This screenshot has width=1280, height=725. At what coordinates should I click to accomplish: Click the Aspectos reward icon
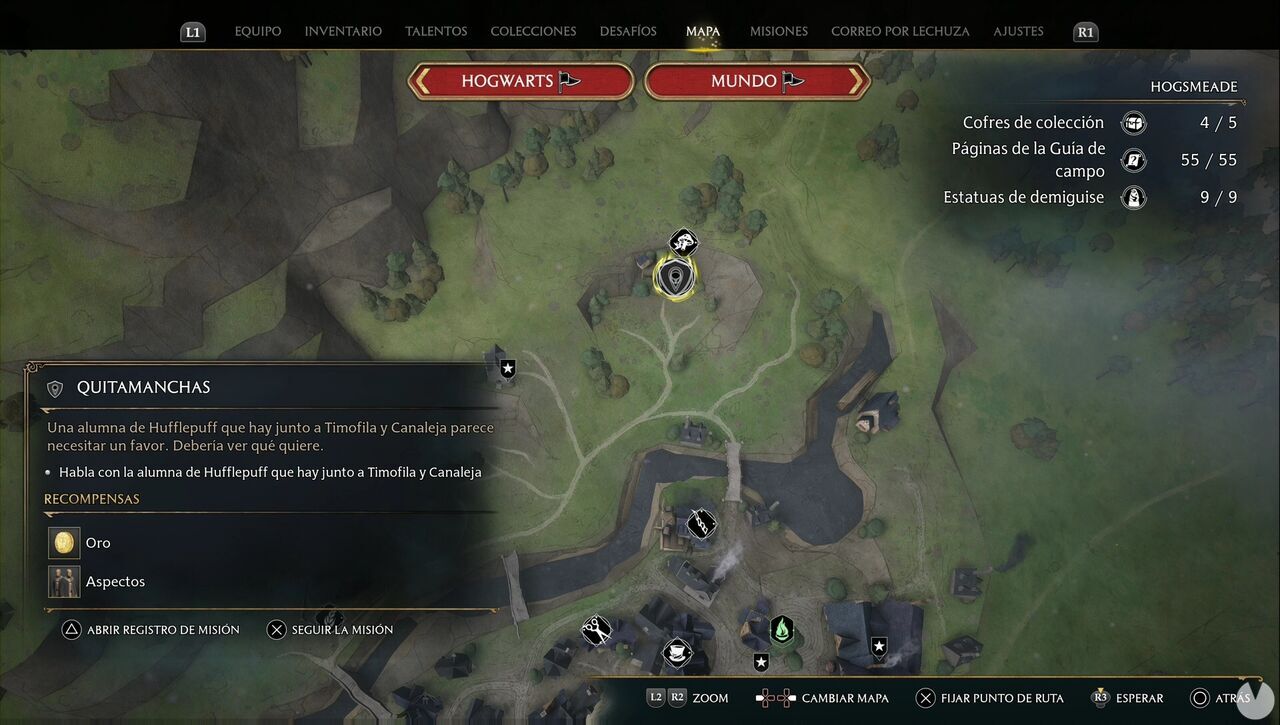point(64,581)
